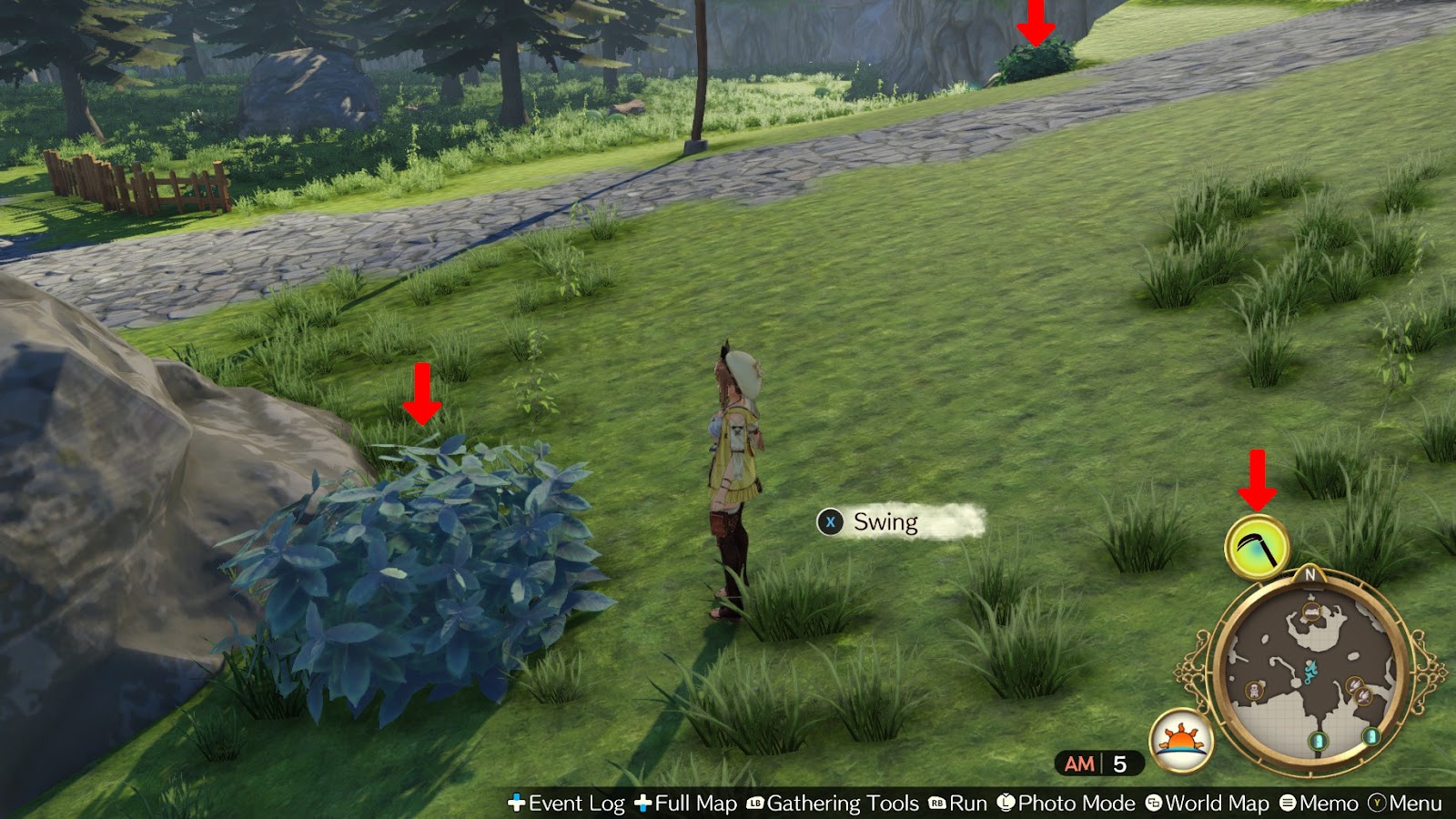The width and height of the screenshot is (1456, 819).
Task: Click the Photo Mode stick icon
Action: tap(1005, 804)
